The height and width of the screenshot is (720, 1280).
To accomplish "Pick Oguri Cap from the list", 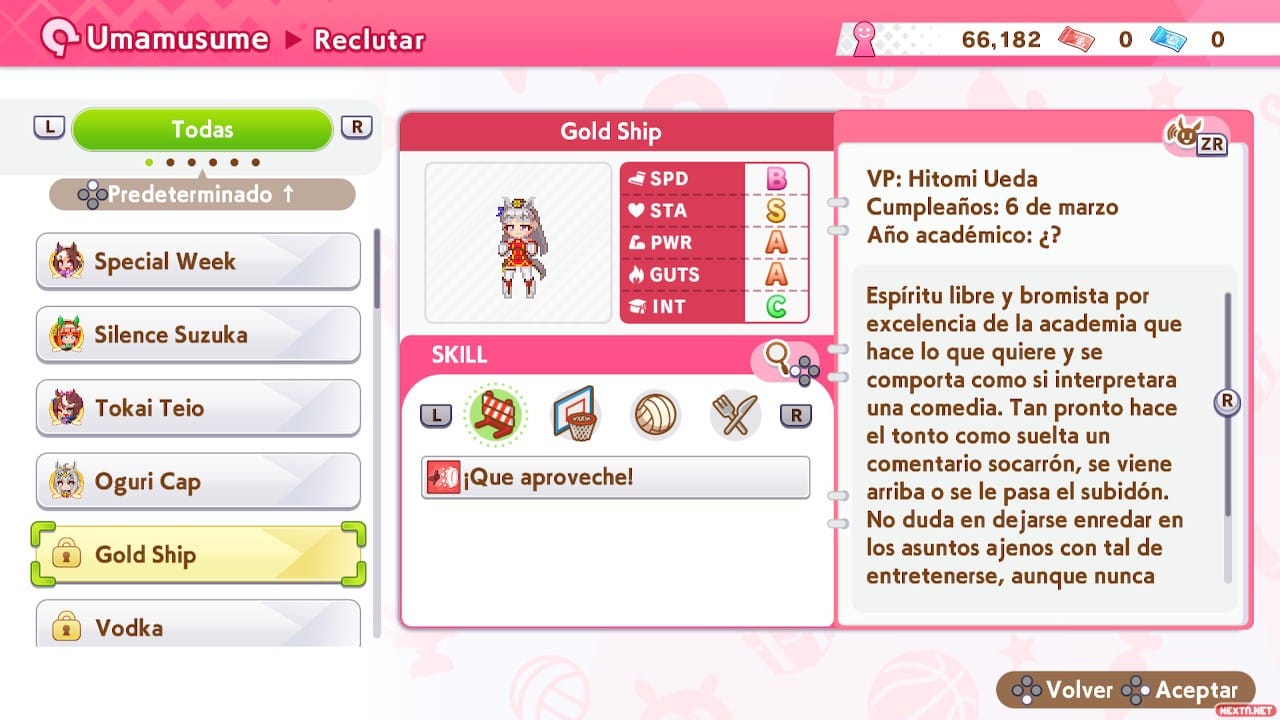I will point(198,482).
